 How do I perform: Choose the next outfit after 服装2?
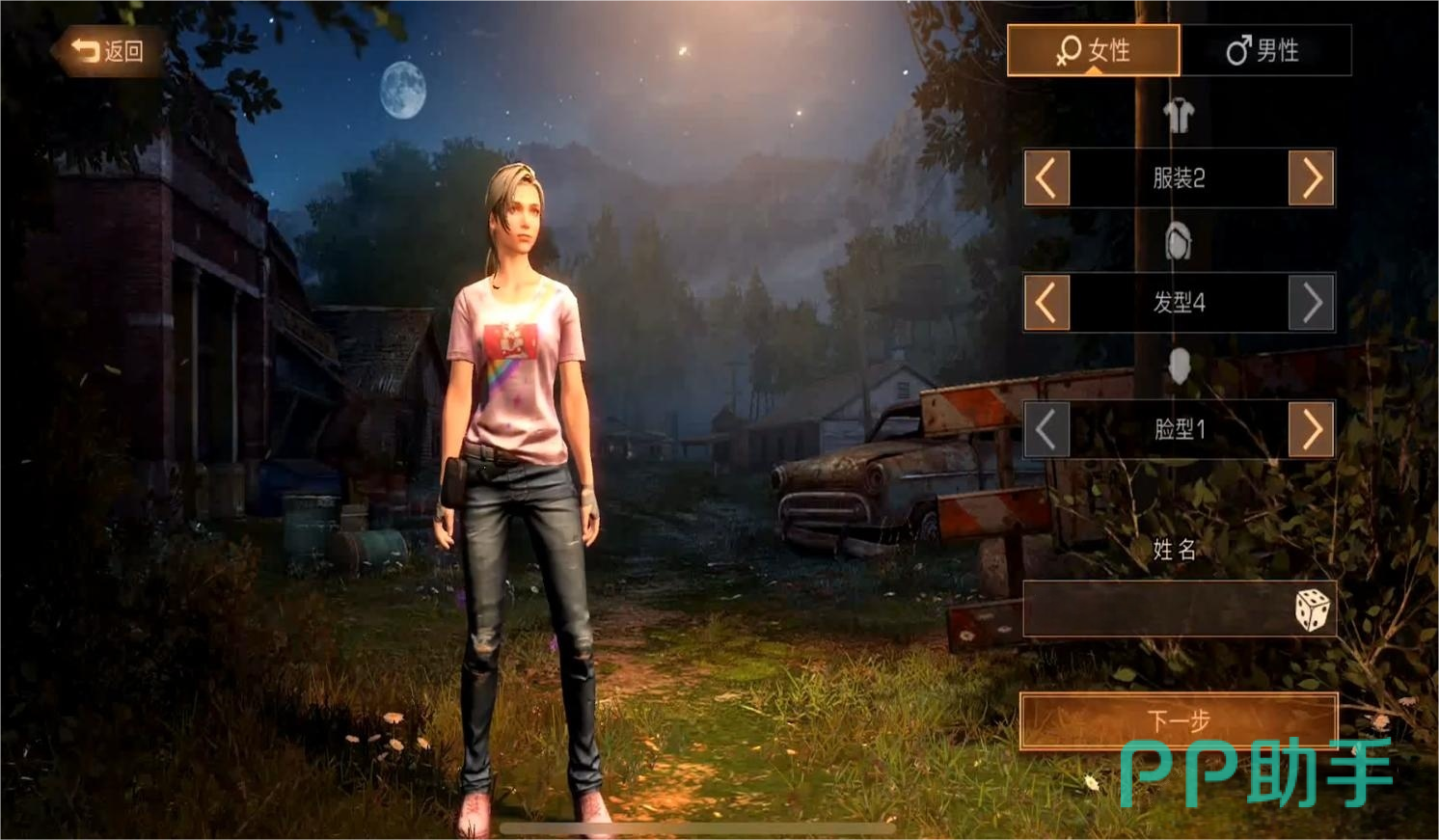(1312, 178)
